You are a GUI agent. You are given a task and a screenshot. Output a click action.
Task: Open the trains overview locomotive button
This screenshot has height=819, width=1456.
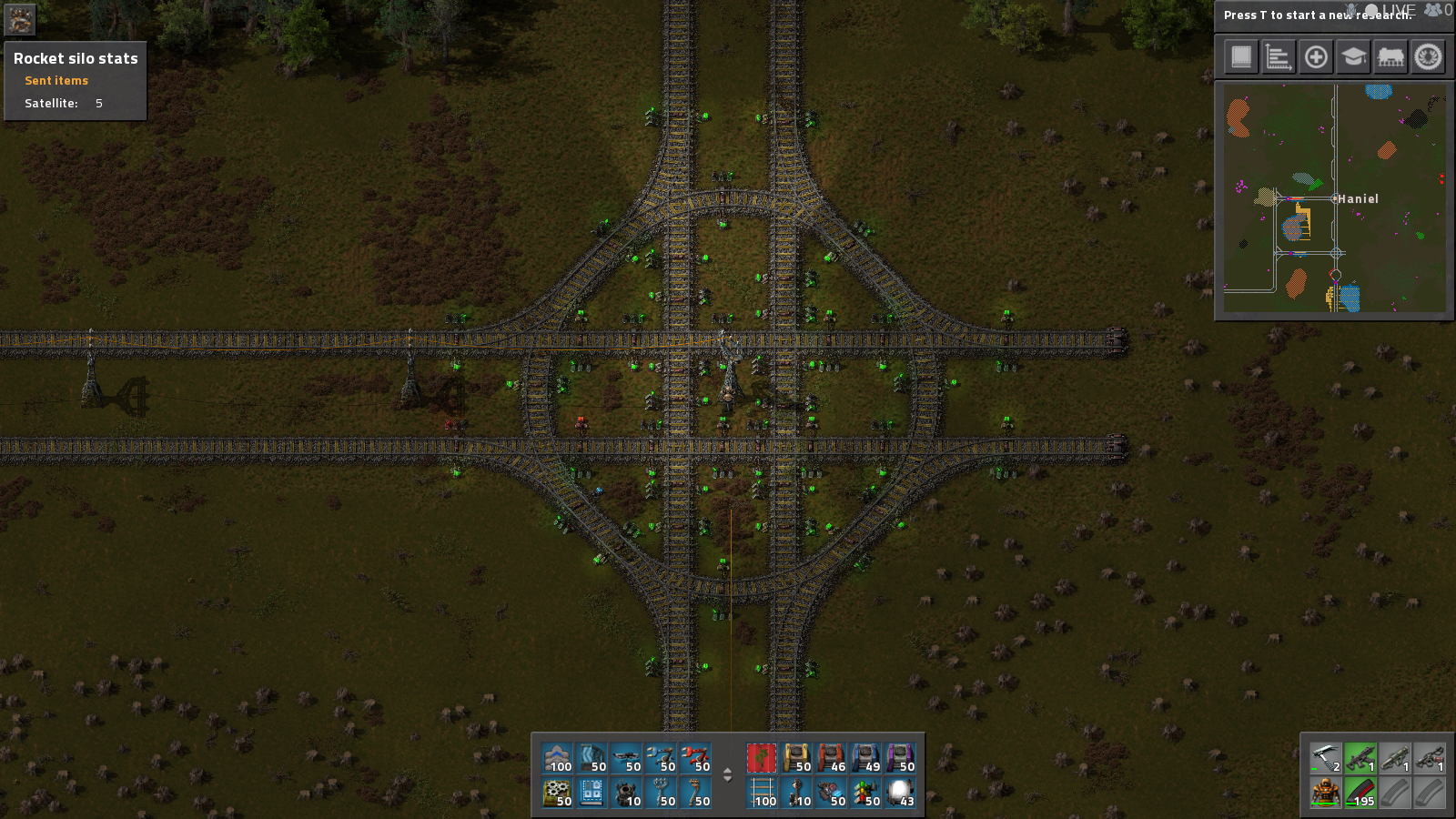pyautogui.click(x=1390, y=57)
